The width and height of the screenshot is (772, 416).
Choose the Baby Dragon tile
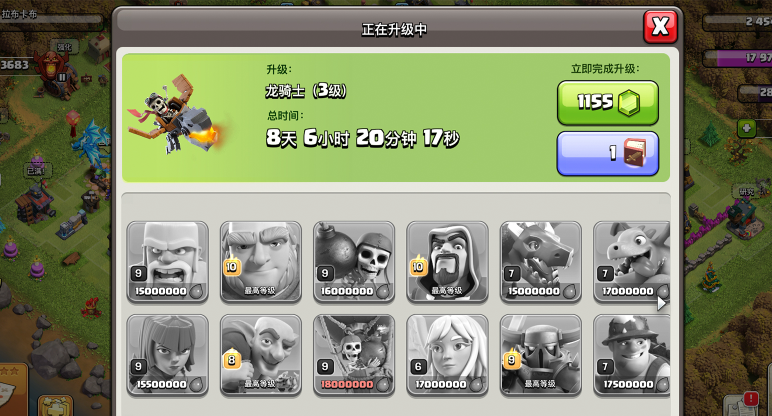632,261
